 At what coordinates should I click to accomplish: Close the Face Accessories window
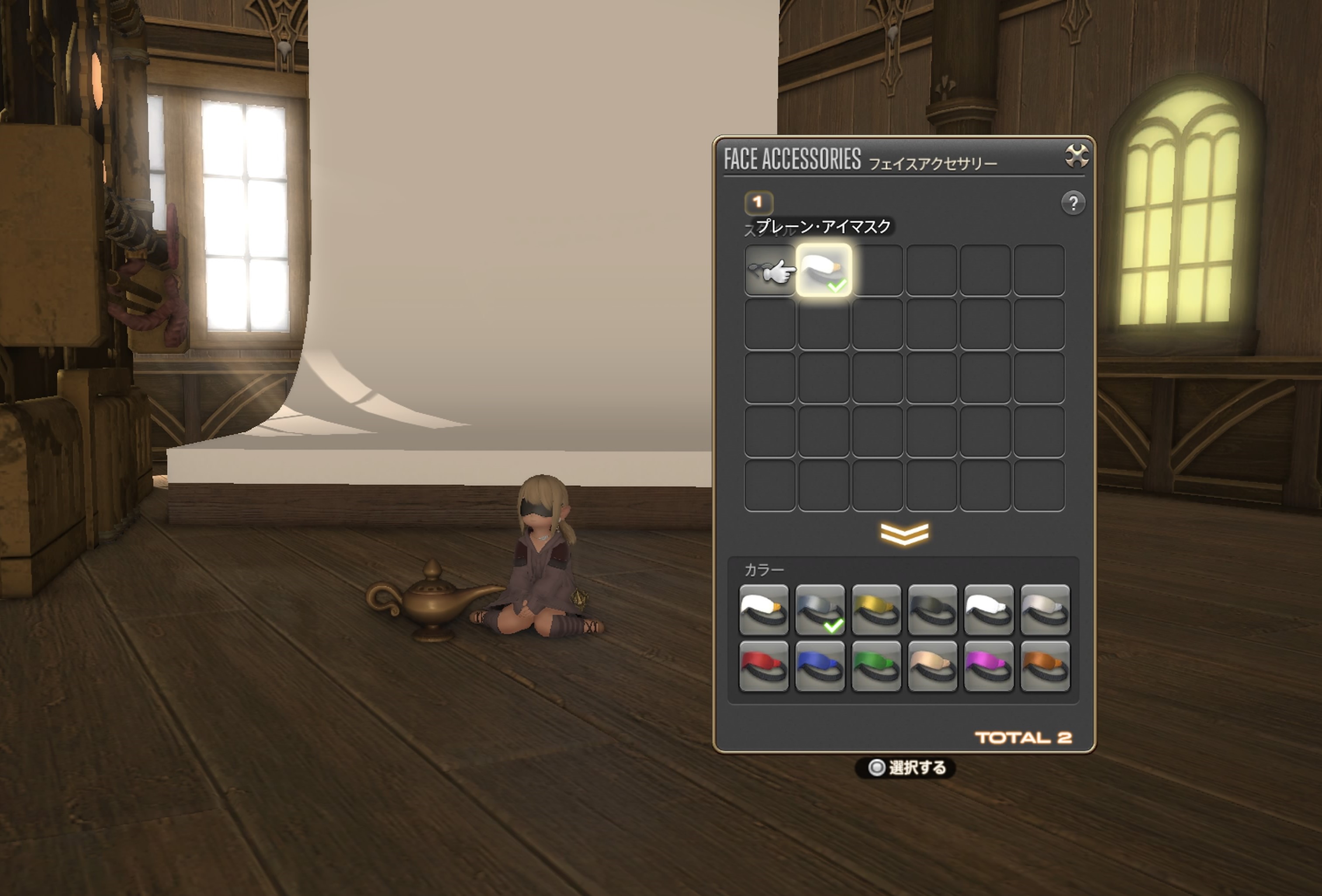[x=1076, y=156]
